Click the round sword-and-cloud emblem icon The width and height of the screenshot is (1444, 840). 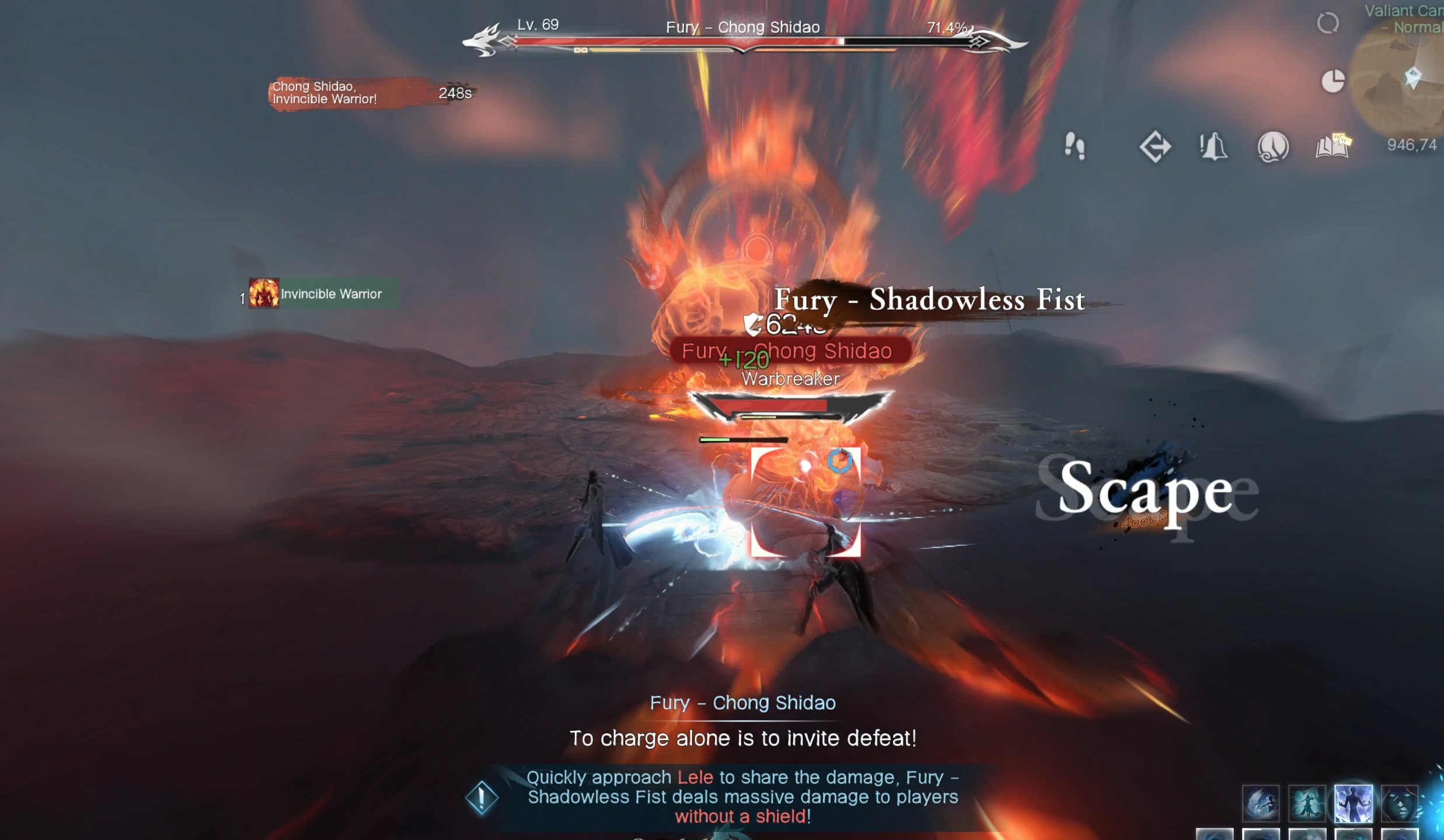pos(1273,146)
